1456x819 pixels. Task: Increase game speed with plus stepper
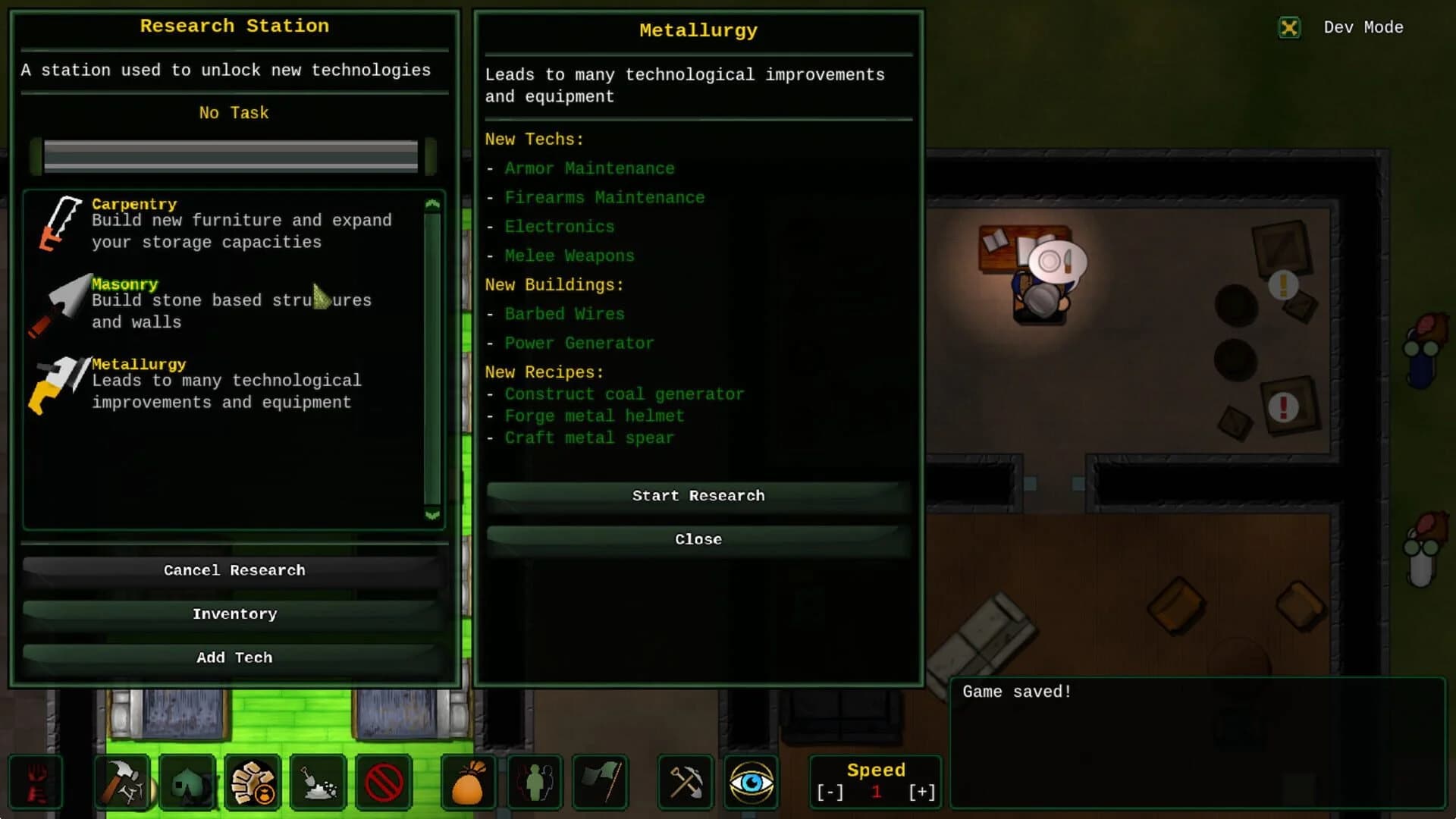pos(921,792)
